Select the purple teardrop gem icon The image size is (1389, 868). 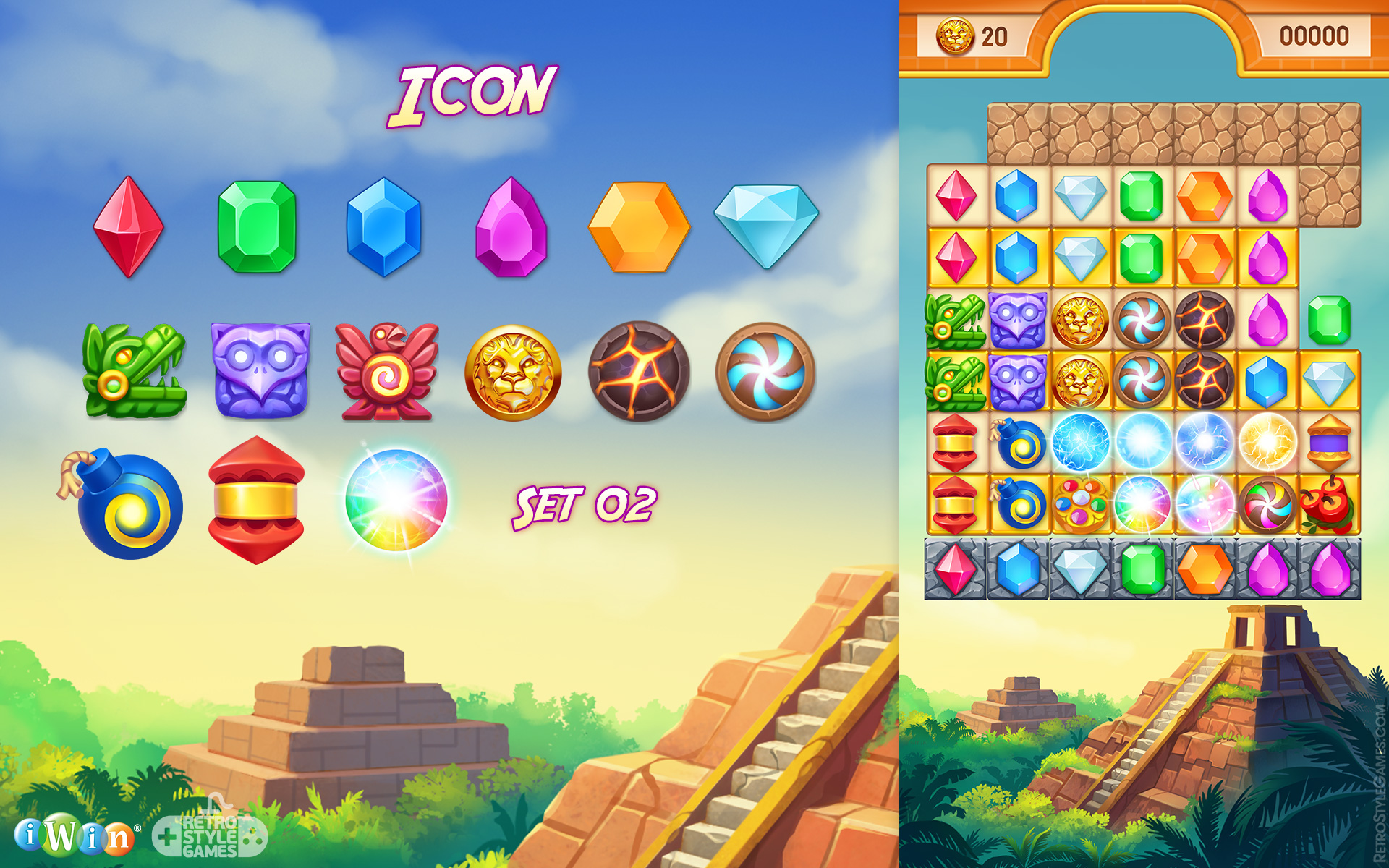509,230
